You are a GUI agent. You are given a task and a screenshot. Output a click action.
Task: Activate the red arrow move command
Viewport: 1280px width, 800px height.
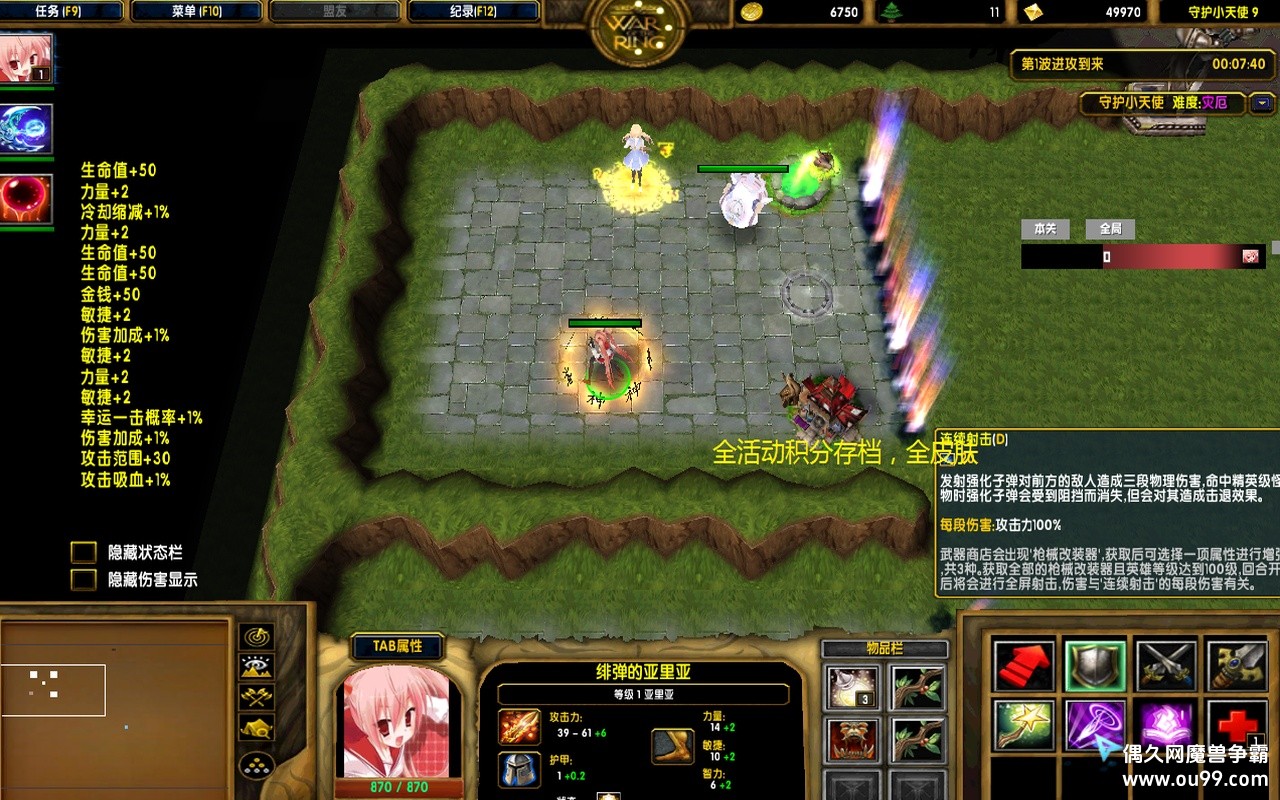pyautogui.click(x=1024, y=666)
